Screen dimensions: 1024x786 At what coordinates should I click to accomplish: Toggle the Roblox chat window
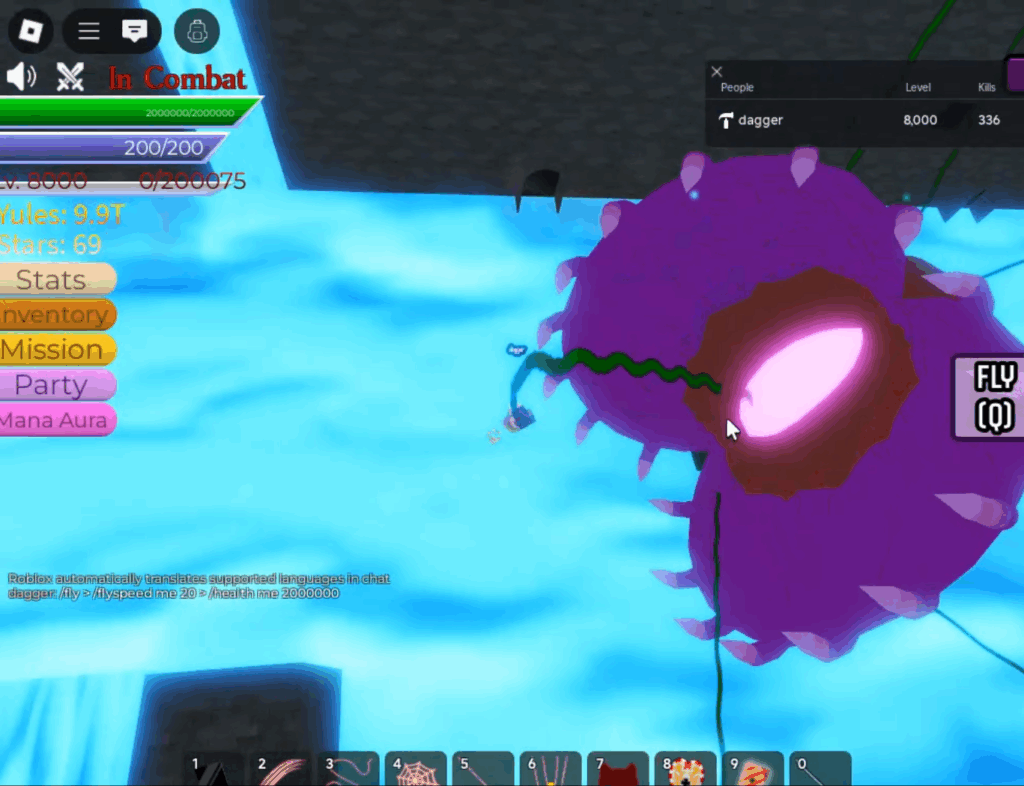tap(134, 31)
